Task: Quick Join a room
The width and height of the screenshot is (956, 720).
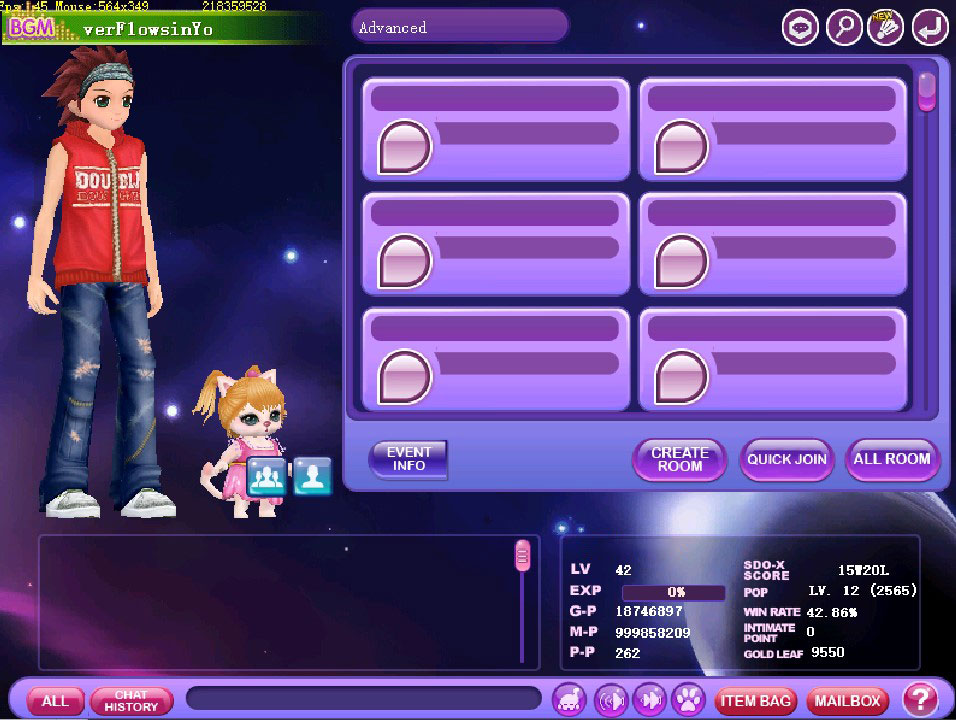Action: [787, 459]
